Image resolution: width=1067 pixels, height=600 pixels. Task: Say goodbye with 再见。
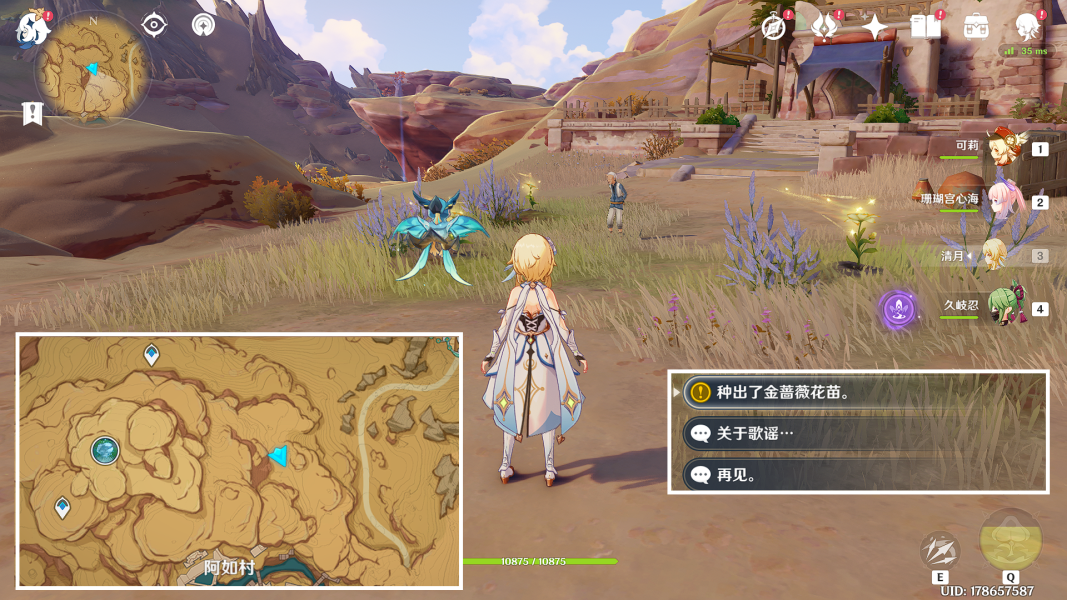(860, 475)
